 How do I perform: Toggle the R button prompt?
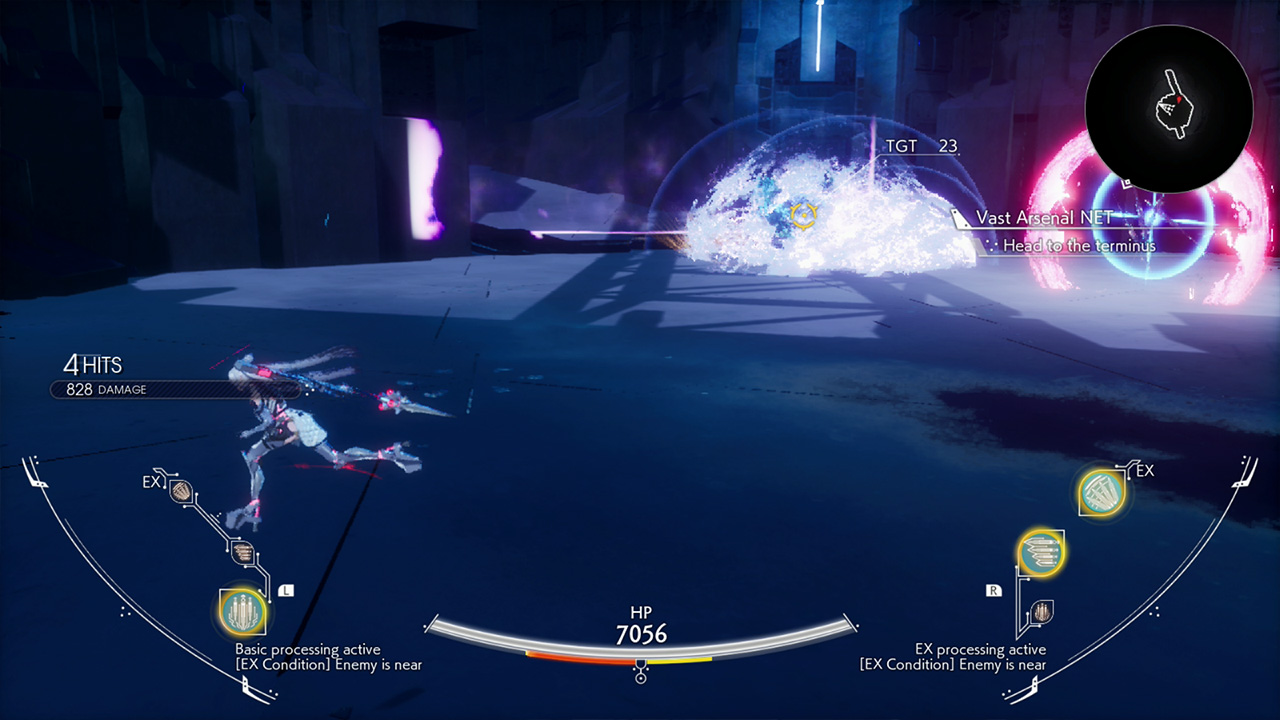993,591
